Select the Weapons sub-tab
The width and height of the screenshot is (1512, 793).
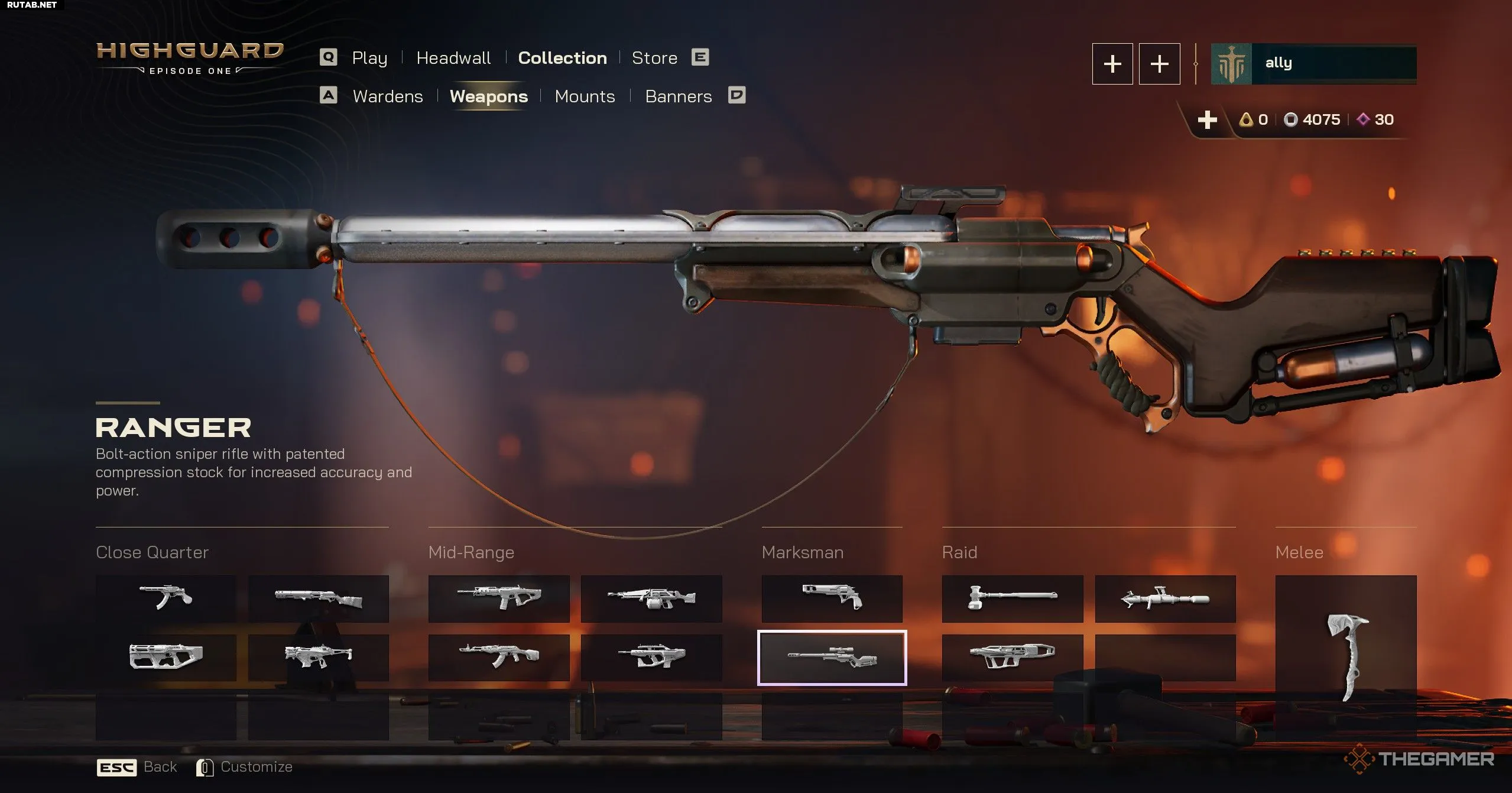pos(488,96)
